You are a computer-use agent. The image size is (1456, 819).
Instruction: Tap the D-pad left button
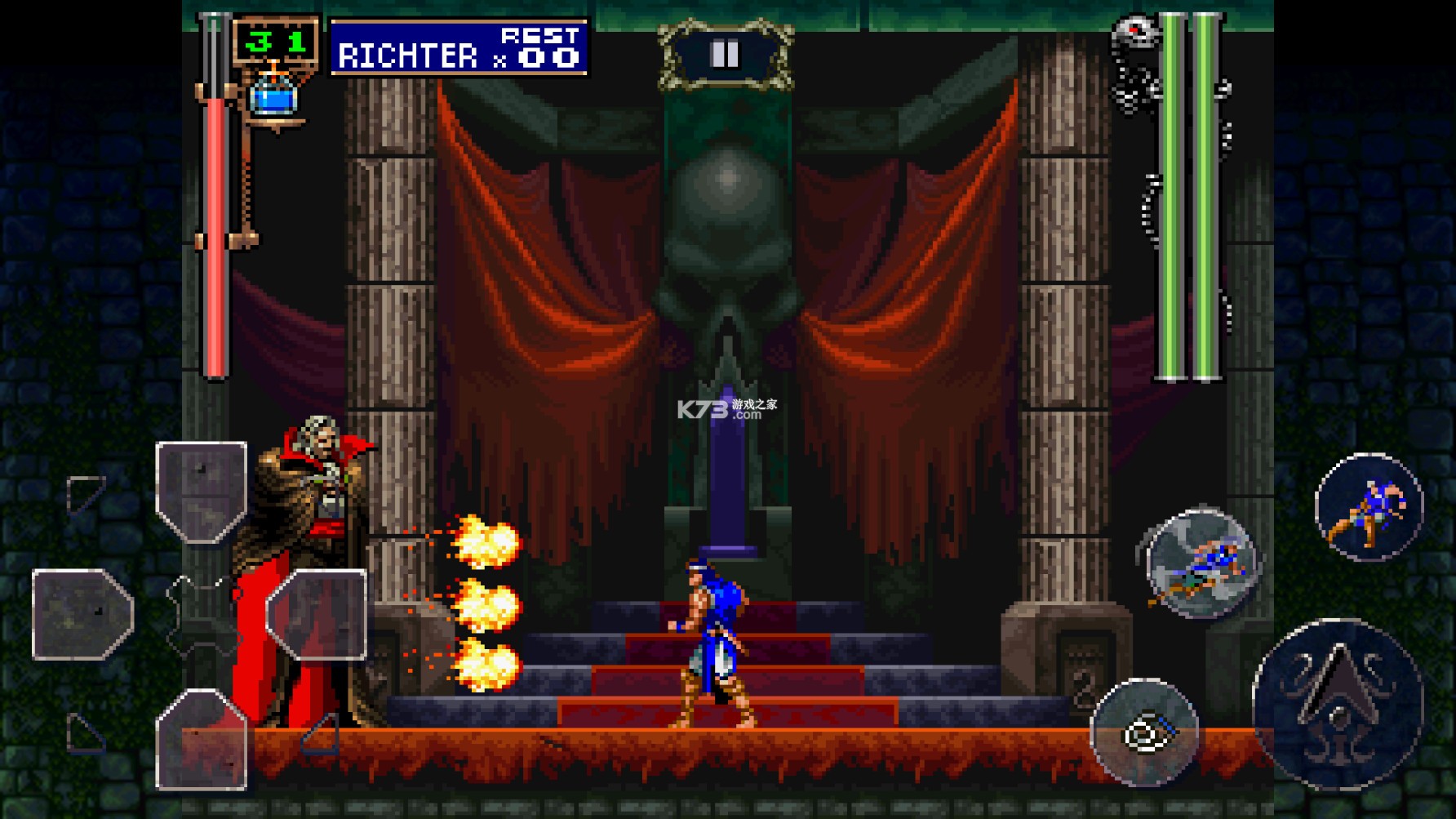[82, 614]
